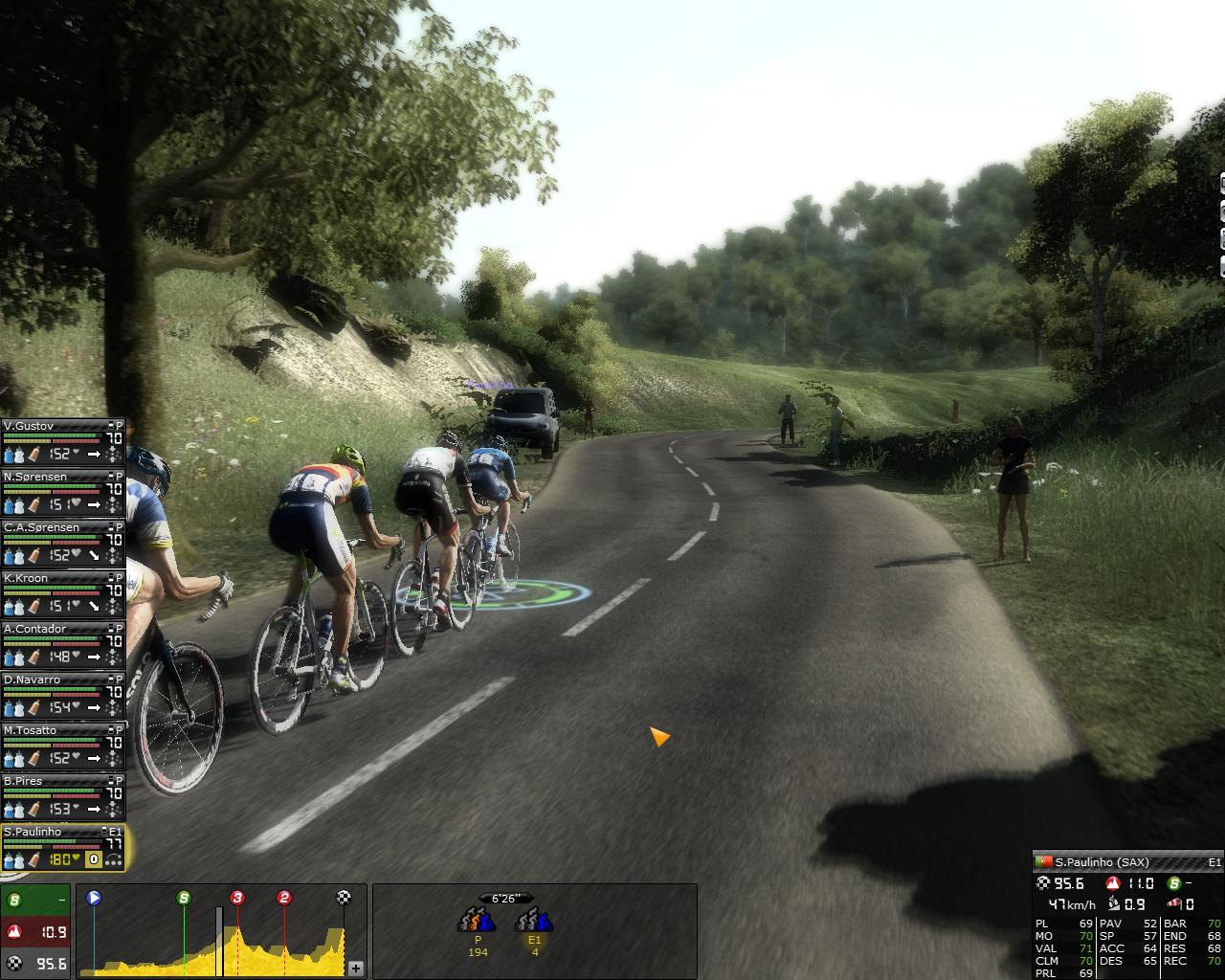Click the peloton group icon labeled P 194
The width and height of the screenshot is (1225, 980).
click(x=478, y=922)
